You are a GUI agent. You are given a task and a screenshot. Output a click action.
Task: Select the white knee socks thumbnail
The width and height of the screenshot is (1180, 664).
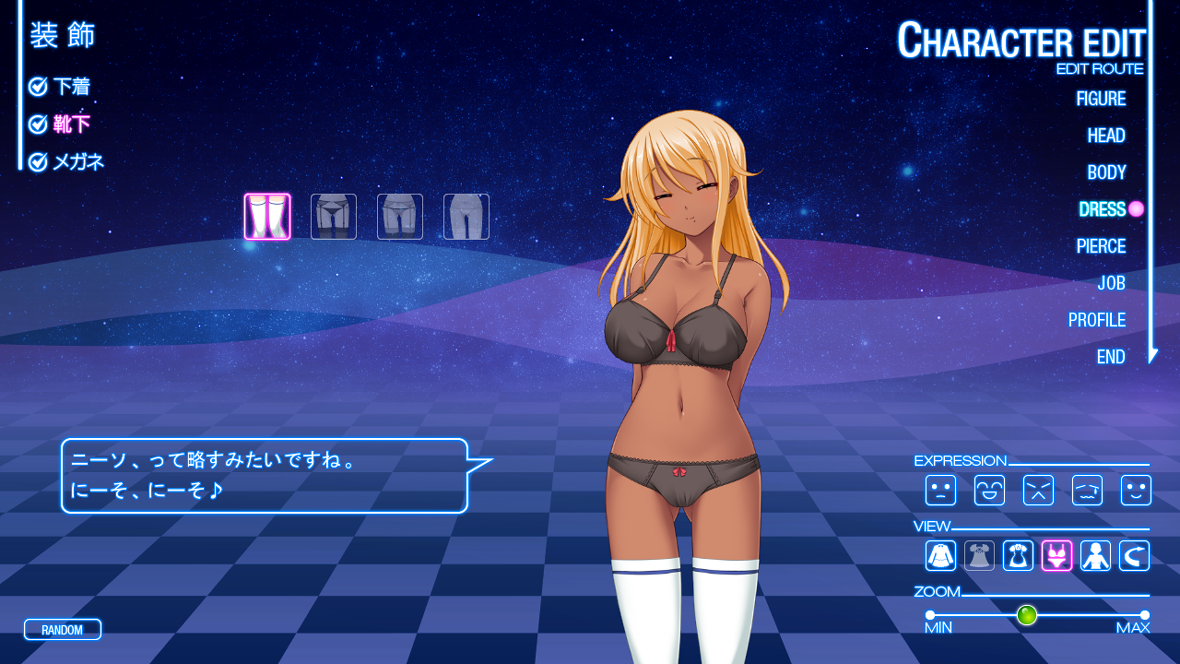pyautogui.click(x=267, y=217)
